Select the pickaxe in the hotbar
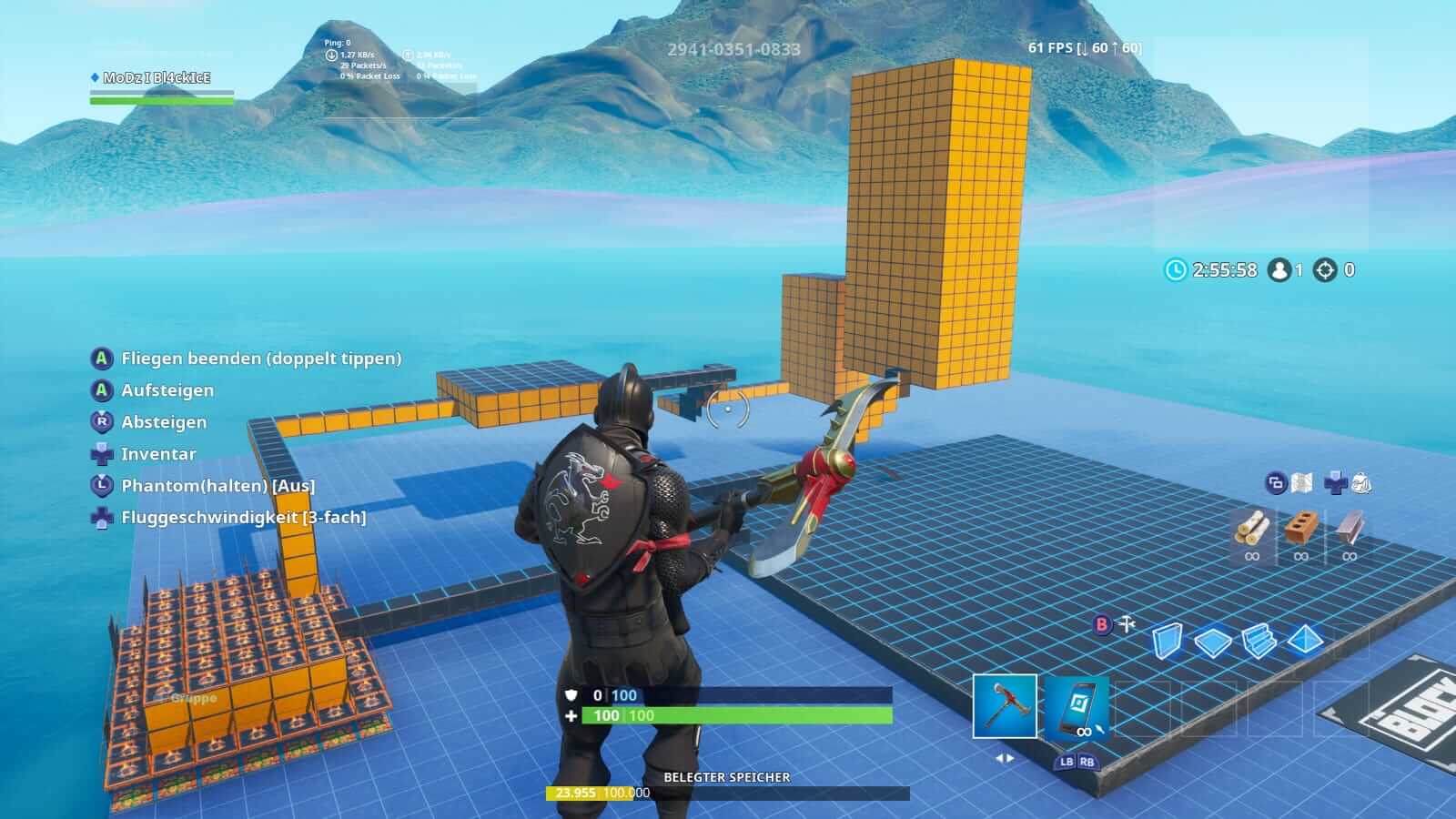 tap(1004, 708)
